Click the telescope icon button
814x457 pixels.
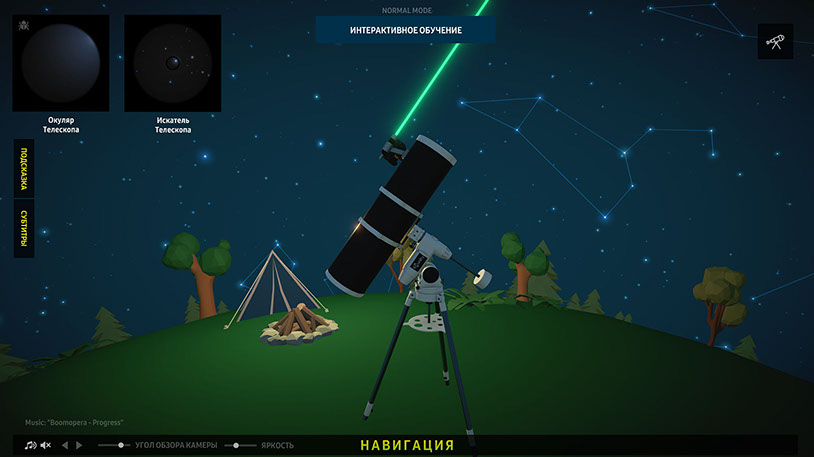coord(775,42)
